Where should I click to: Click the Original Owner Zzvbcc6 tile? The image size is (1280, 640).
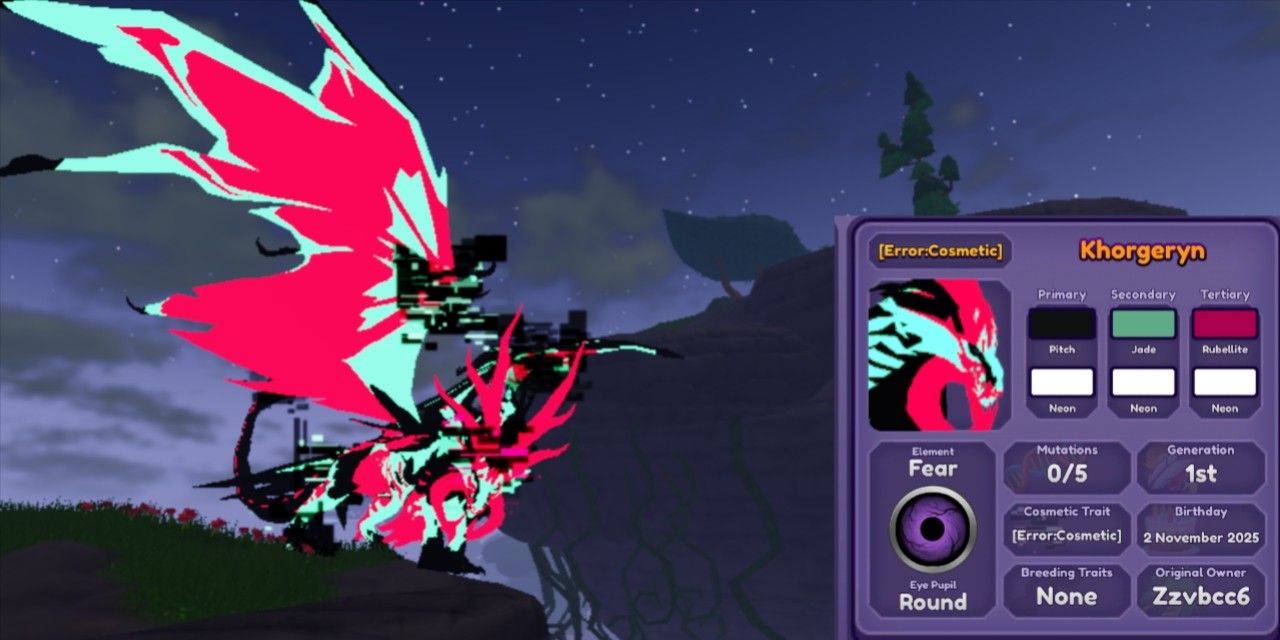pos(1200,589)
